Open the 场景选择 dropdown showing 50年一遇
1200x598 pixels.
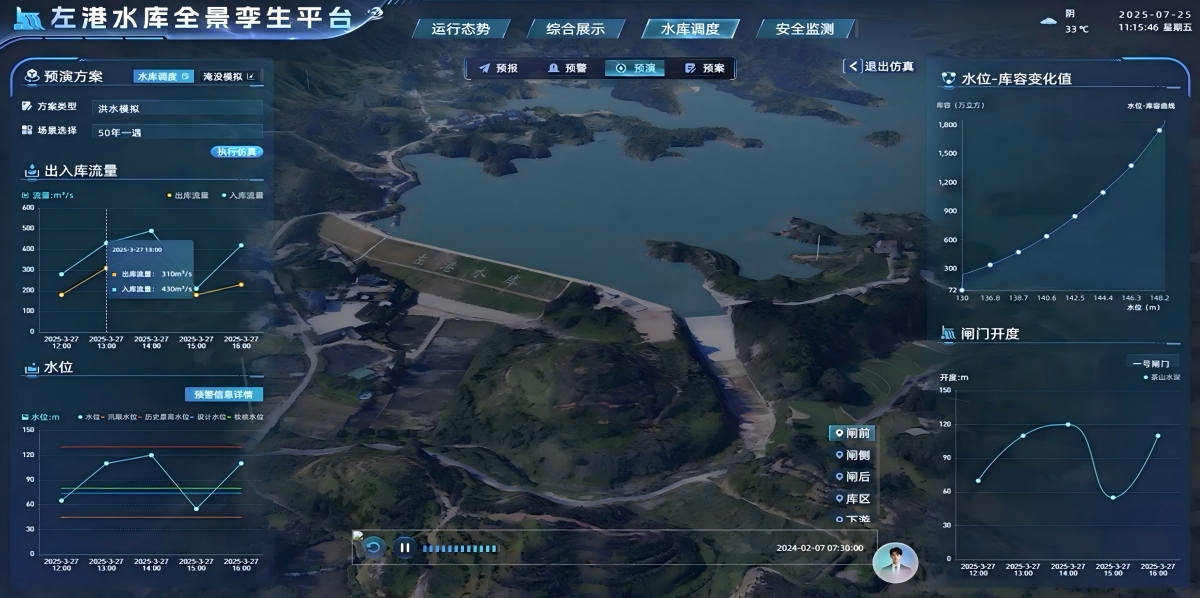point(177,131)
